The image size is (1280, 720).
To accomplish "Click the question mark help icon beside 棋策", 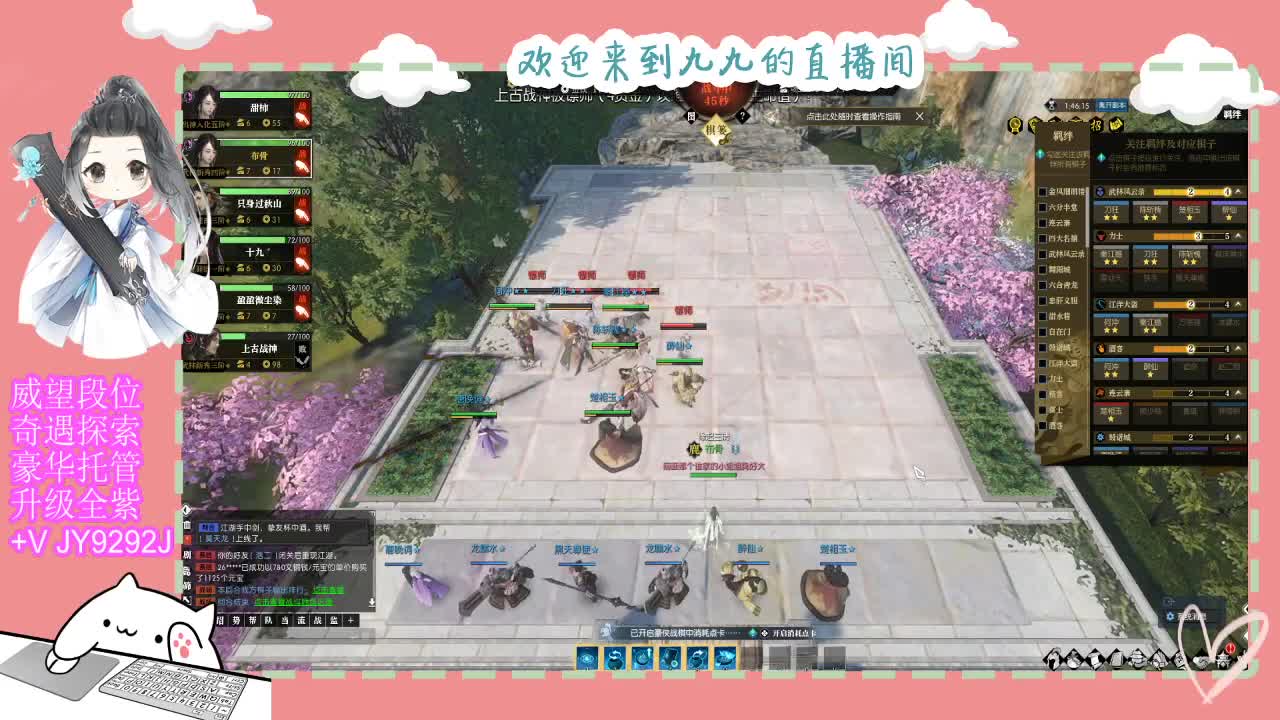I will tap(742, 116).
